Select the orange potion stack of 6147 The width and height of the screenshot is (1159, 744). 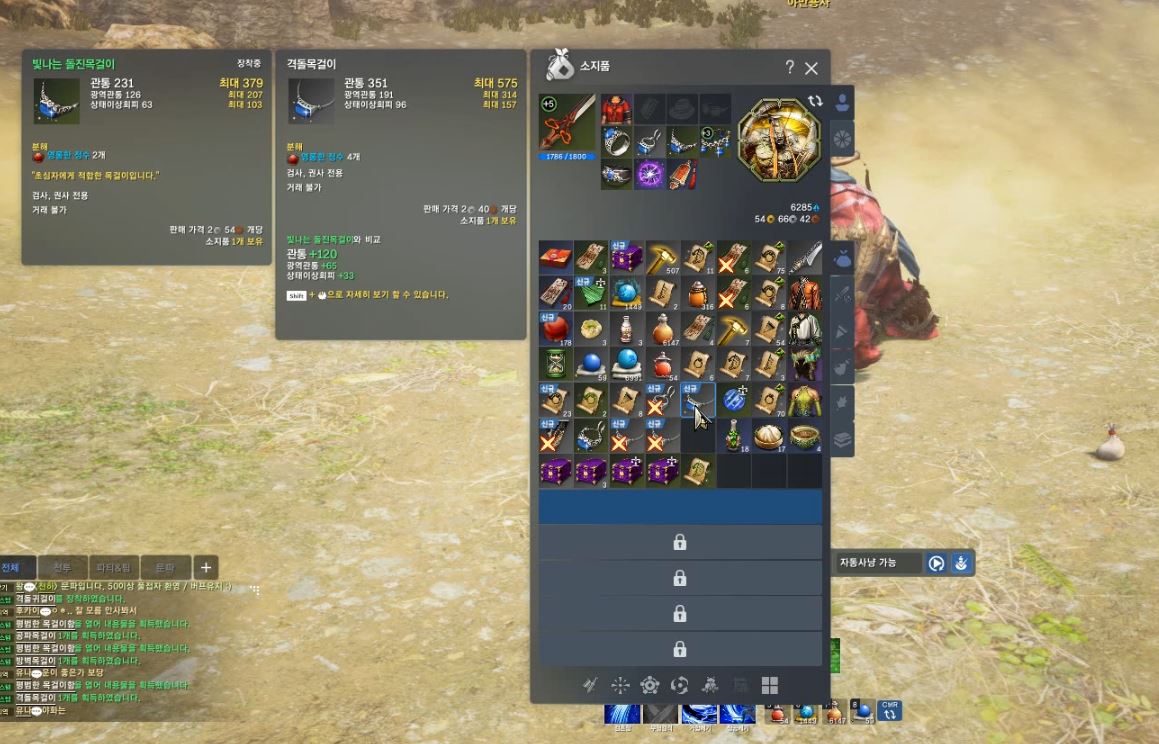[x=660, y=329]
